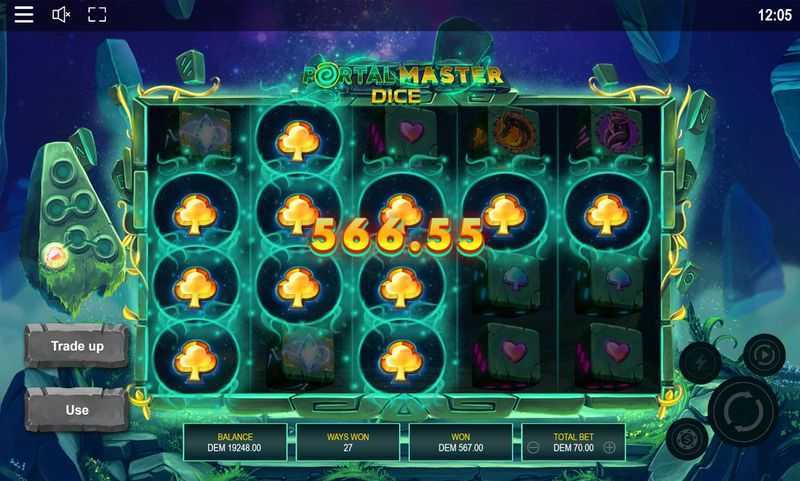This screenshot has height=481, width=800.
Task: Click the Use button
Action: (x=77, y=409)
